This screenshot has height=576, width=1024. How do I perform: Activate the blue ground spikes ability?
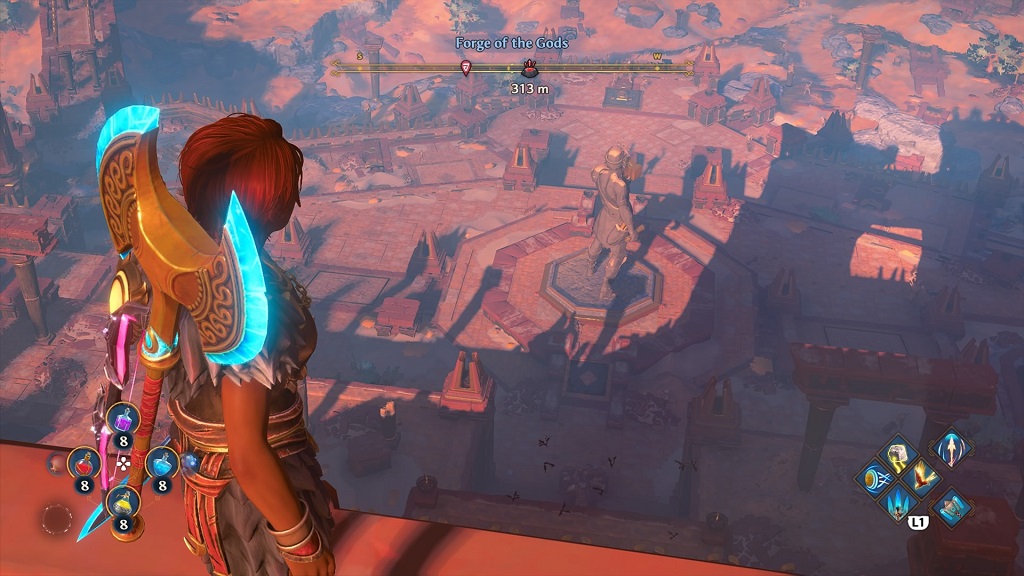coord(898,502)
